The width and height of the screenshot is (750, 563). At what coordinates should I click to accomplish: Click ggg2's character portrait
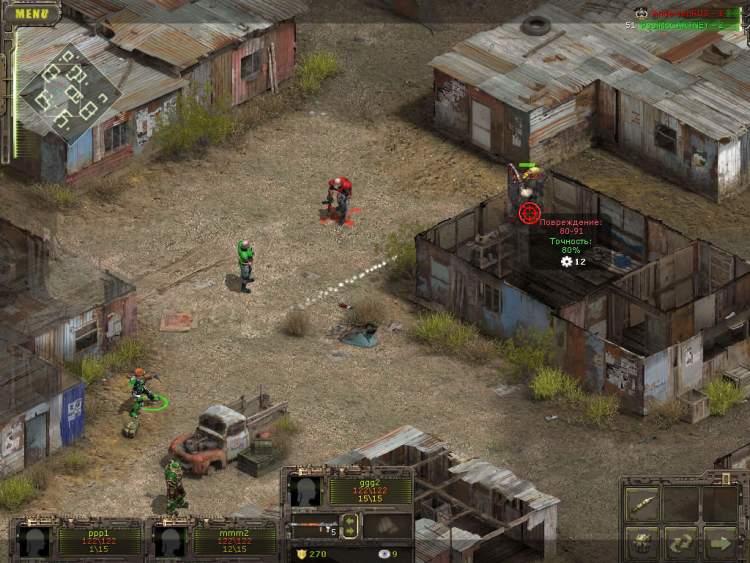304,490
